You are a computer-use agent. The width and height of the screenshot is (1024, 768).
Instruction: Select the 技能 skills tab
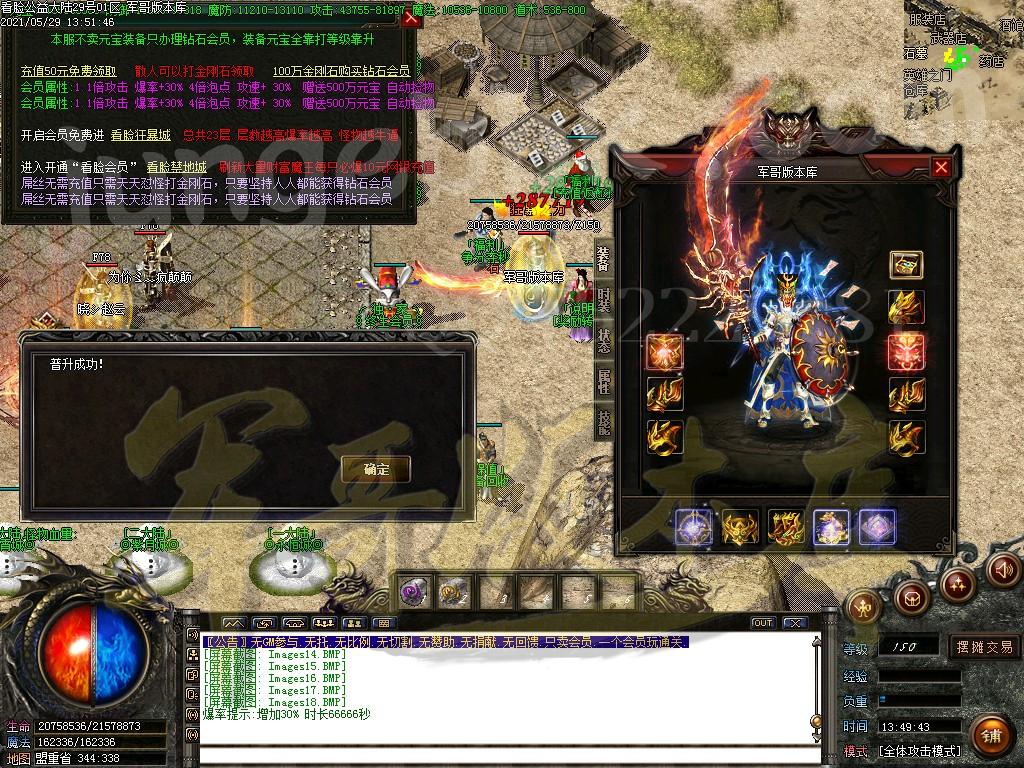point(604,421)
